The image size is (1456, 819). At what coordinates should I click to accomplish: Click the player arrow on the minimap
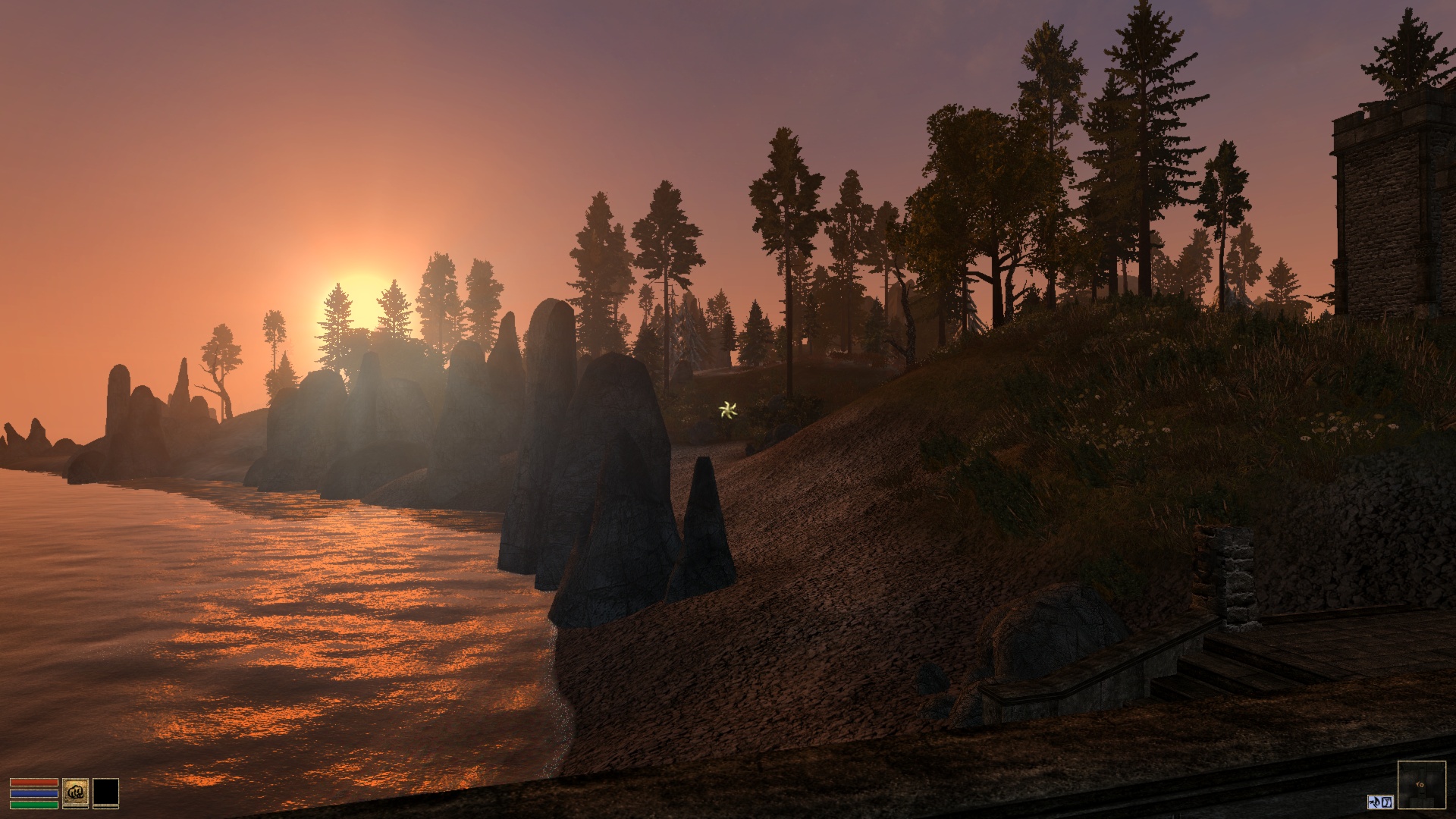tap(1420, 785)
